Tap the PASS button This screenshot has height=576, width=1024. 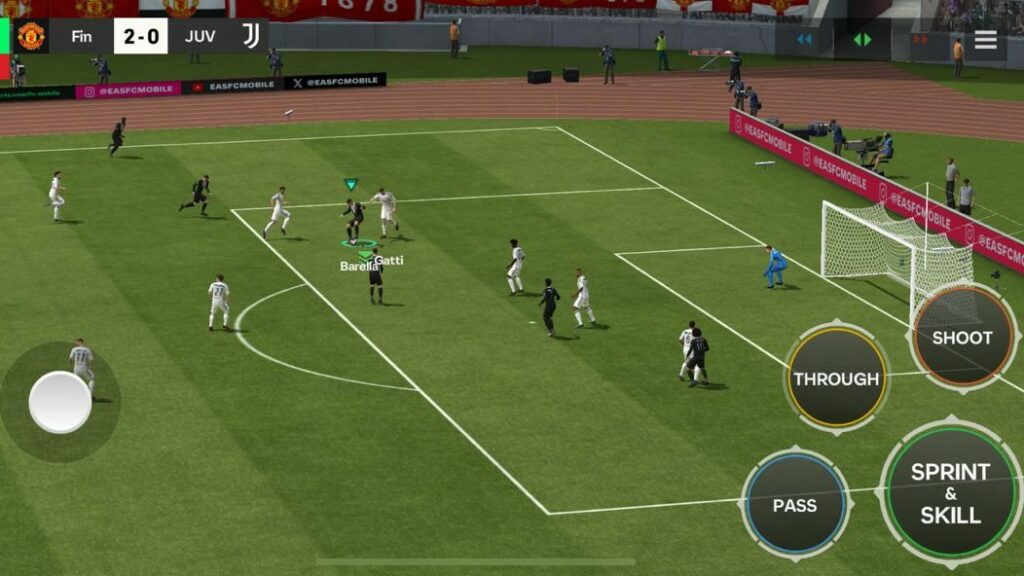click(x=795, y=505)
